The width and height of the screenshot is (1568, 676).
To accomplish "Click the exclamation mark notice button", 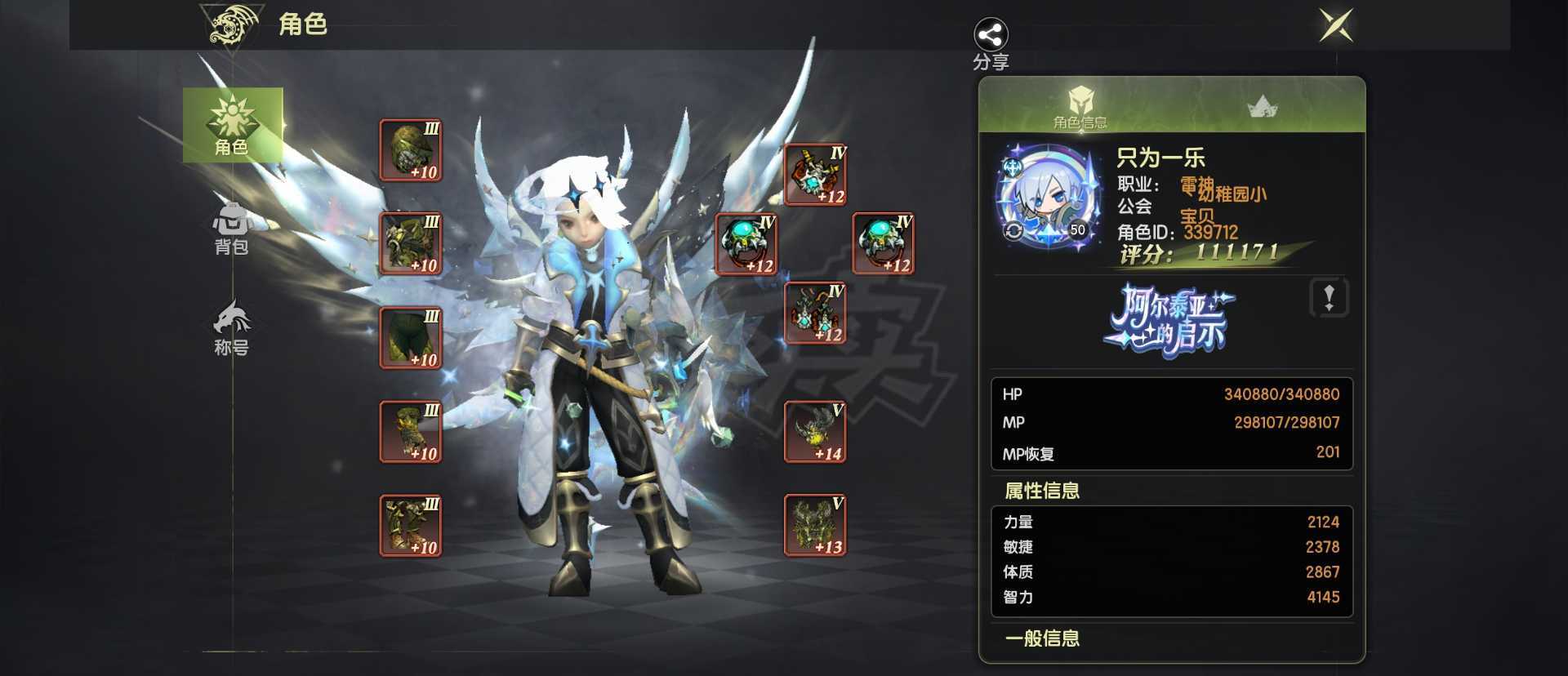I will tap(1331, 298).
